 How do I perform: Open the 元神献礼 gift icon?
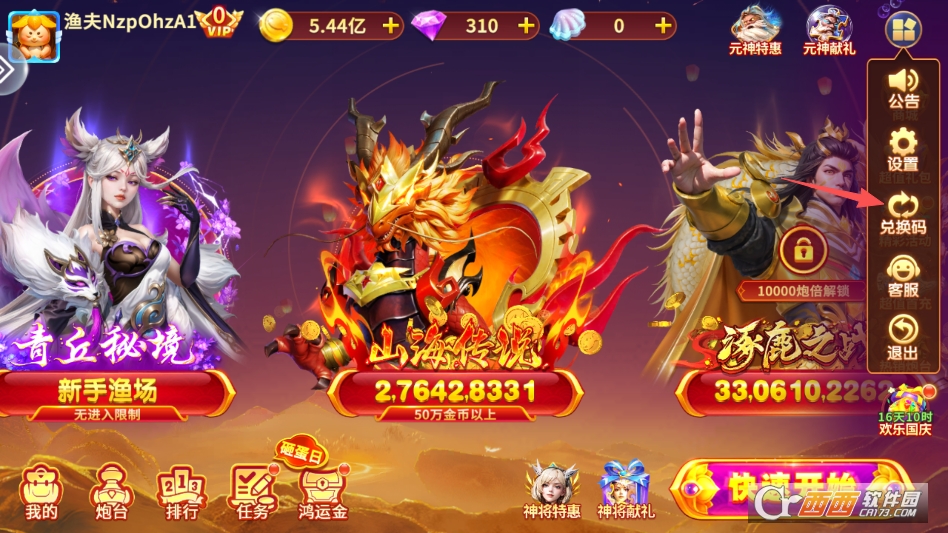[x=829, y=28]
